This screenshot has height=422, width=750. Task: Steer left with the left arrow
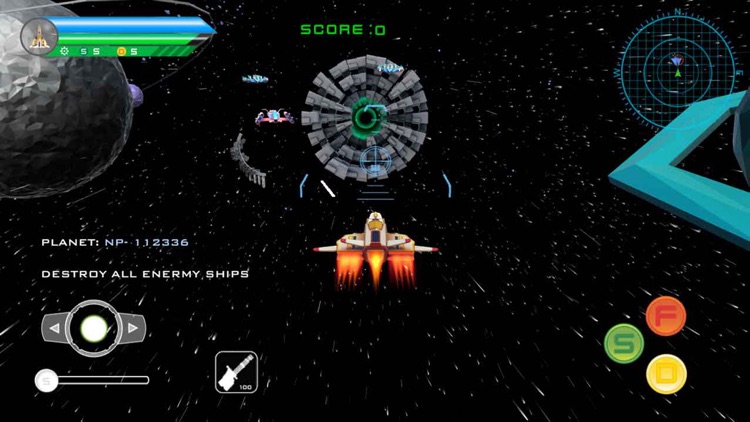click(x=54, y=328)
